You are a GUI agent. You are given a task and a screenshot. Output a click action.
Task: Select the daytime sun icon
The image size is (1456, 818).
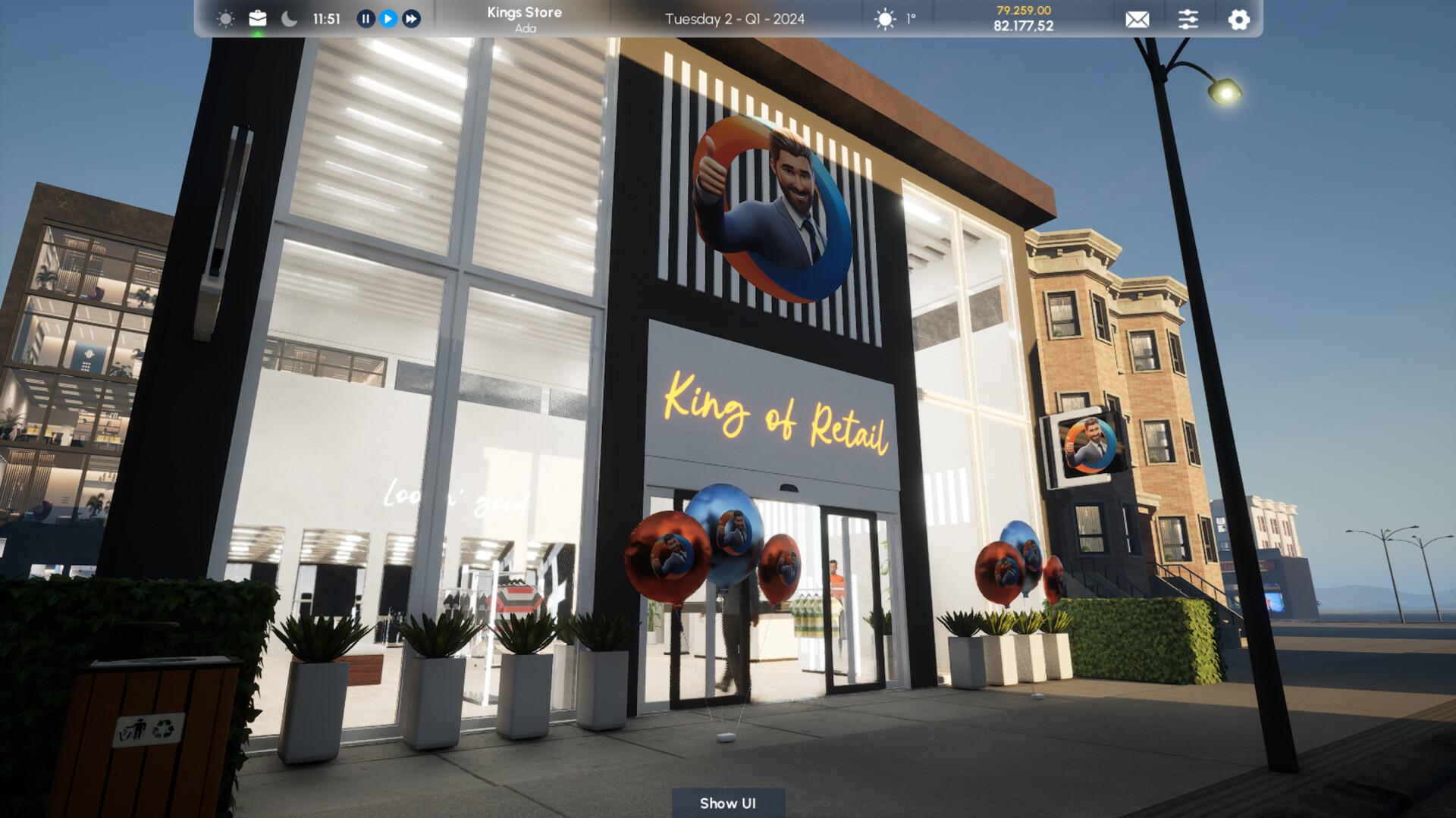click(225, 17)
